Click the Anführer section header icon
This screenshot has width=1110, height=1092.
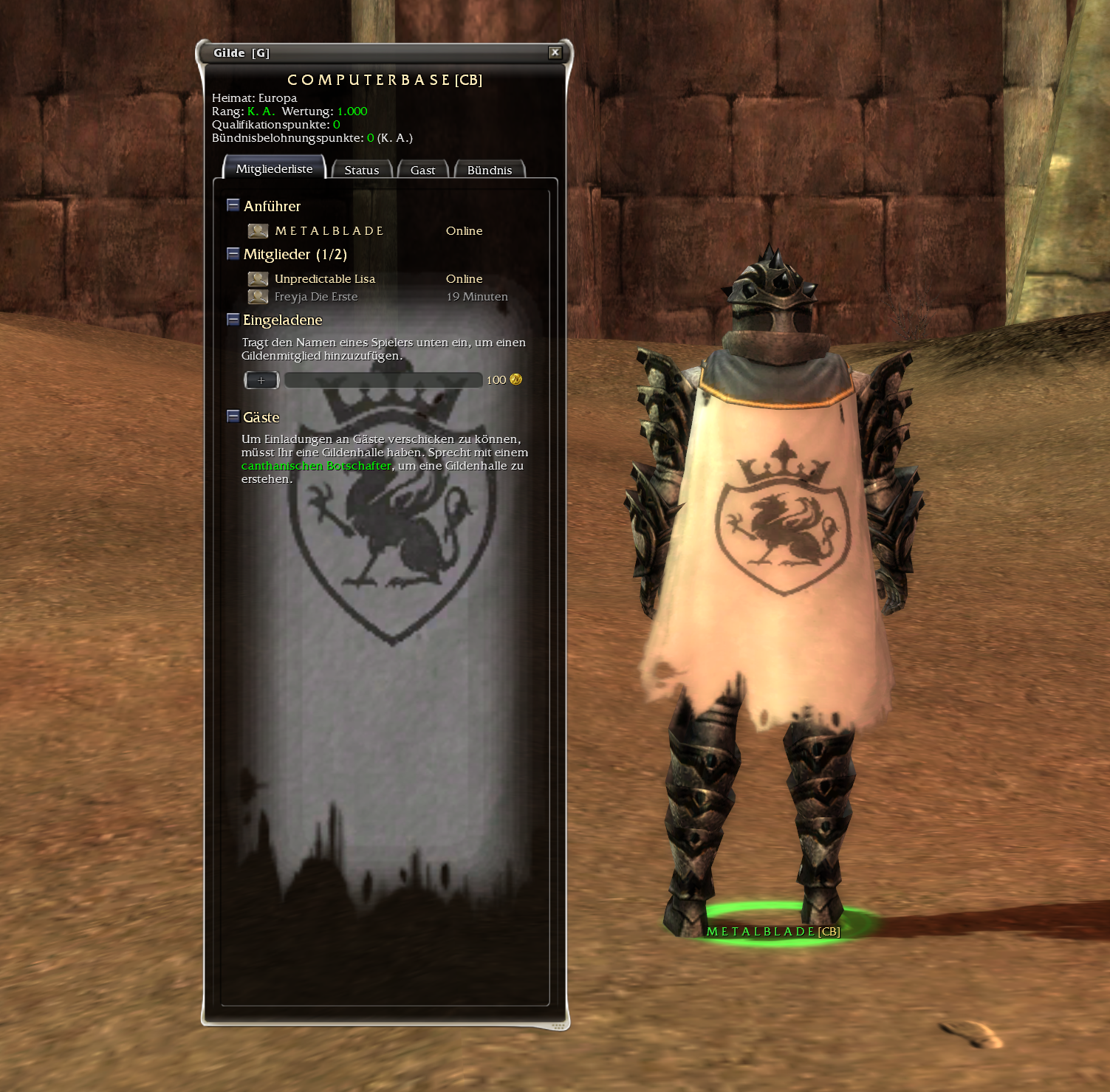pyautogui.click(x=232, y=205)
